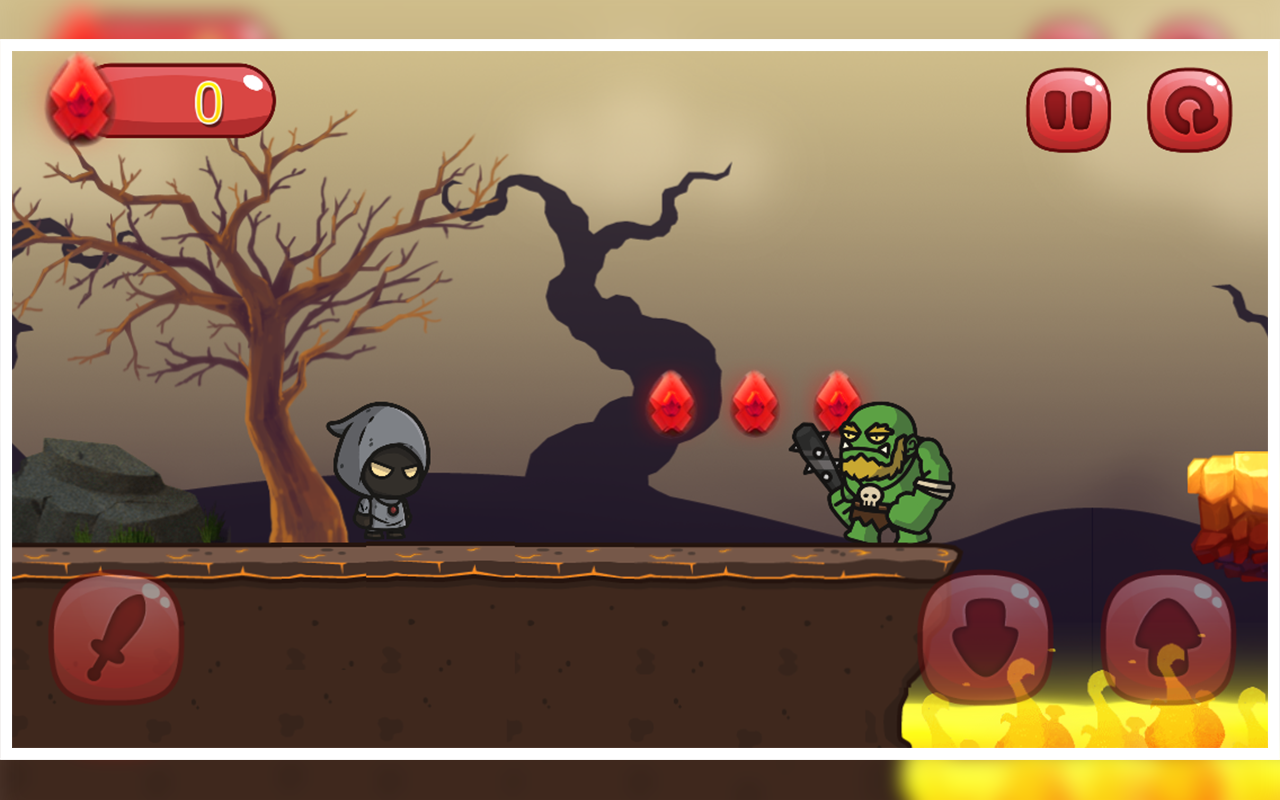The image size is (1280, 800).
Task: Tap the hooded player character
Action: tap(383, 470)
